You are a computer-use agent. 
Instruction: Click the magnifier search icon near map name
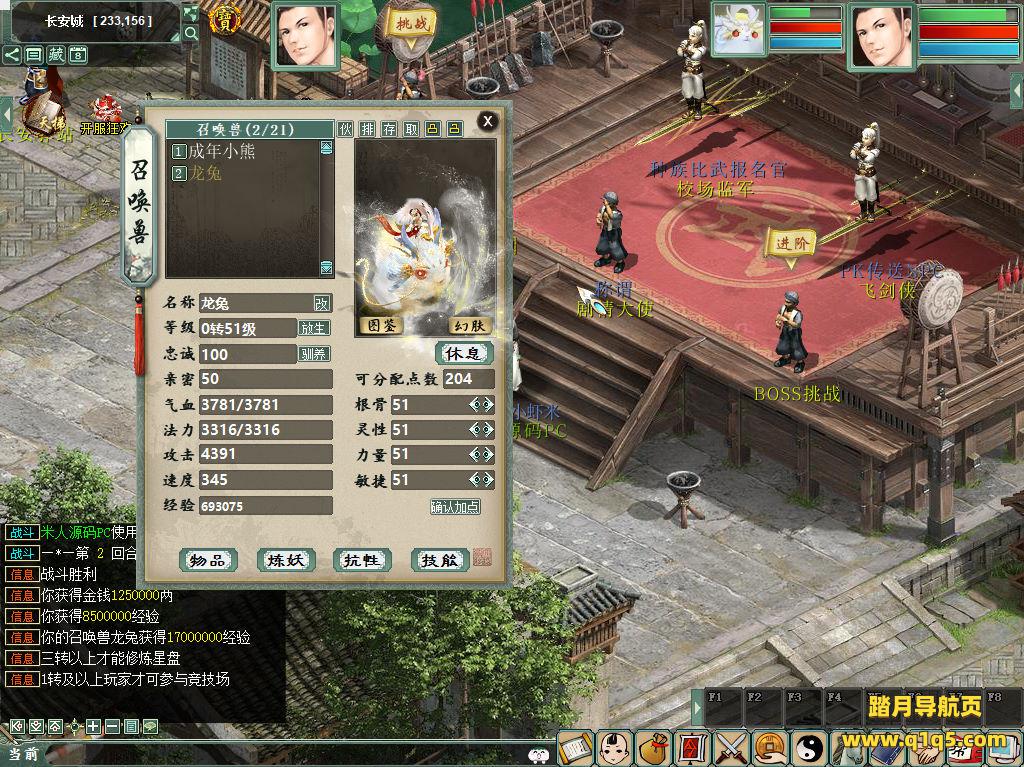tap(191, 34)
